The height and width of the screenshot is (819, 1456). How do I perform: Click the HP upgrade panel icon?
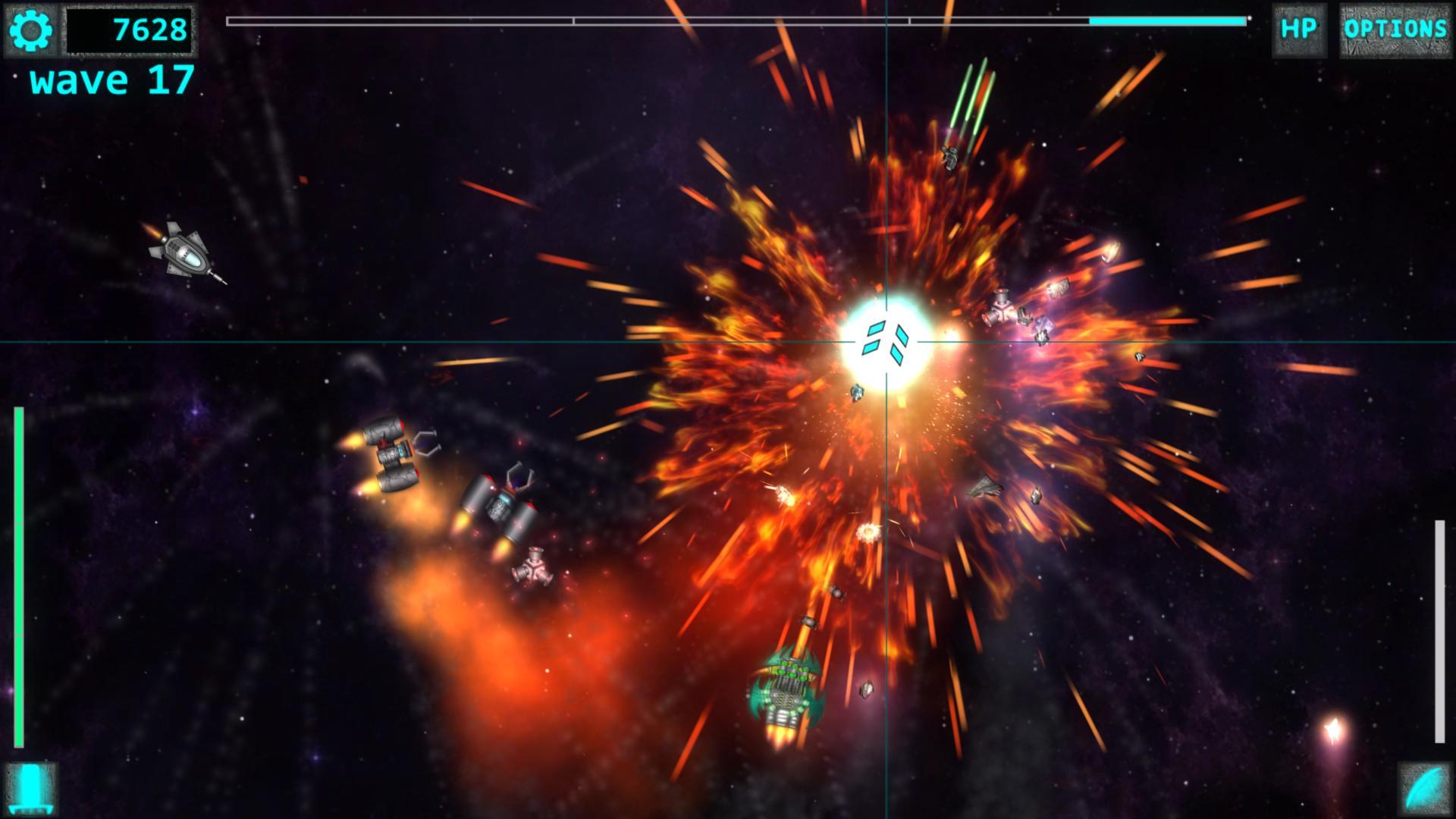(1299, 29)
